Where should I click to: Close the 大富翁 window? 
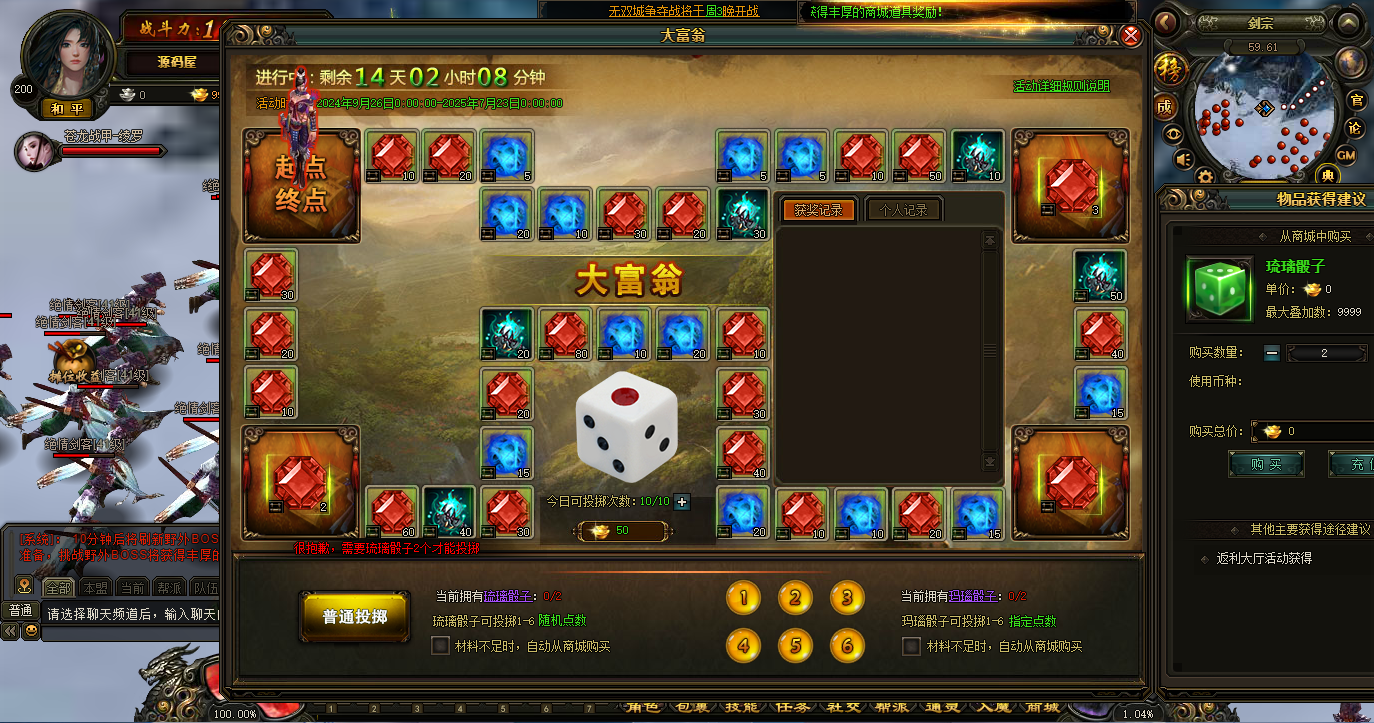click(x=1131, y=36)
